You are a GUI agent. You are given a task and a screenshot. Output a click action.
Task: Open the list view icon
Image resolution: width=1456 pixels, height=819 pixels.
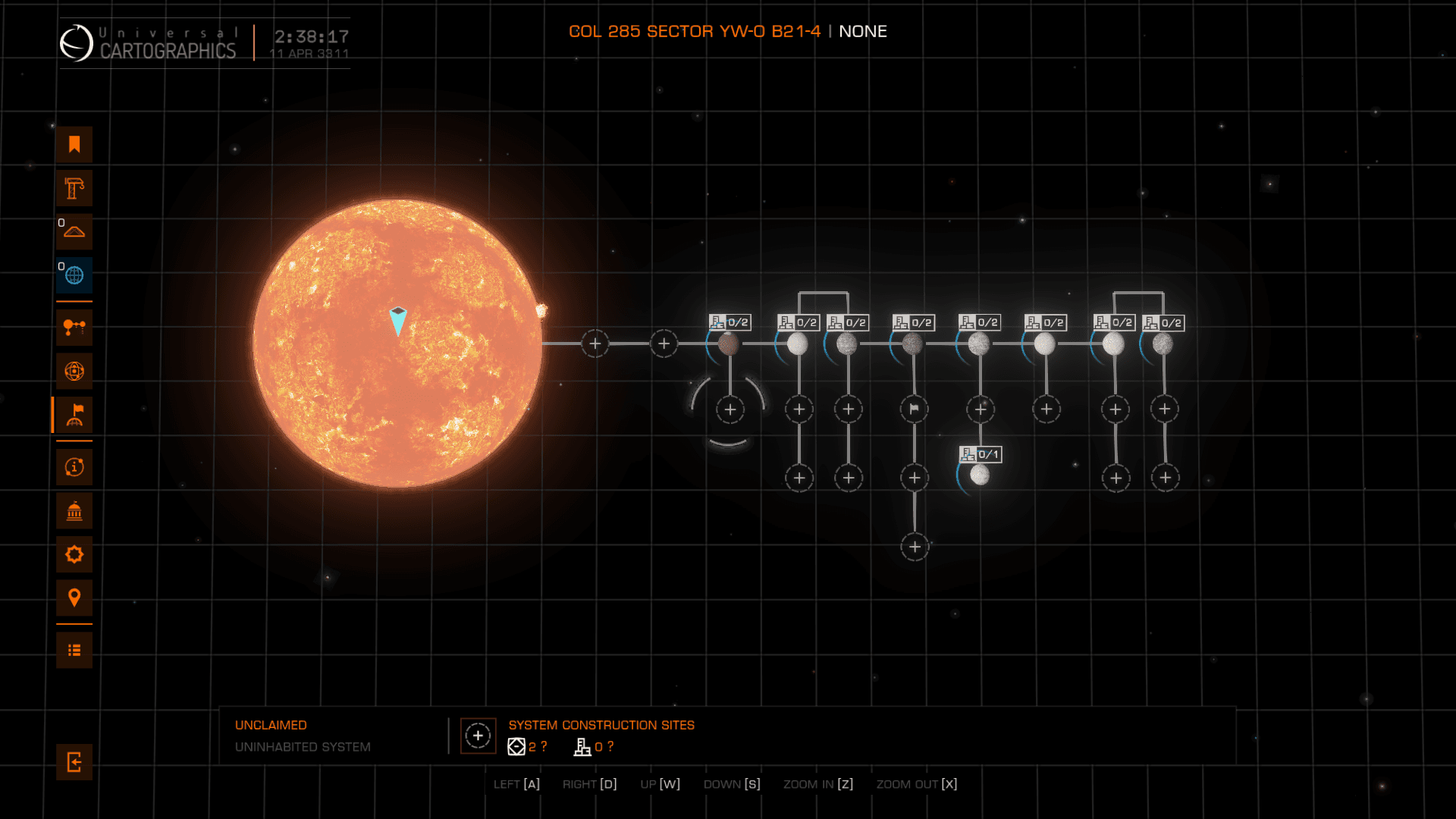[74, 651]
